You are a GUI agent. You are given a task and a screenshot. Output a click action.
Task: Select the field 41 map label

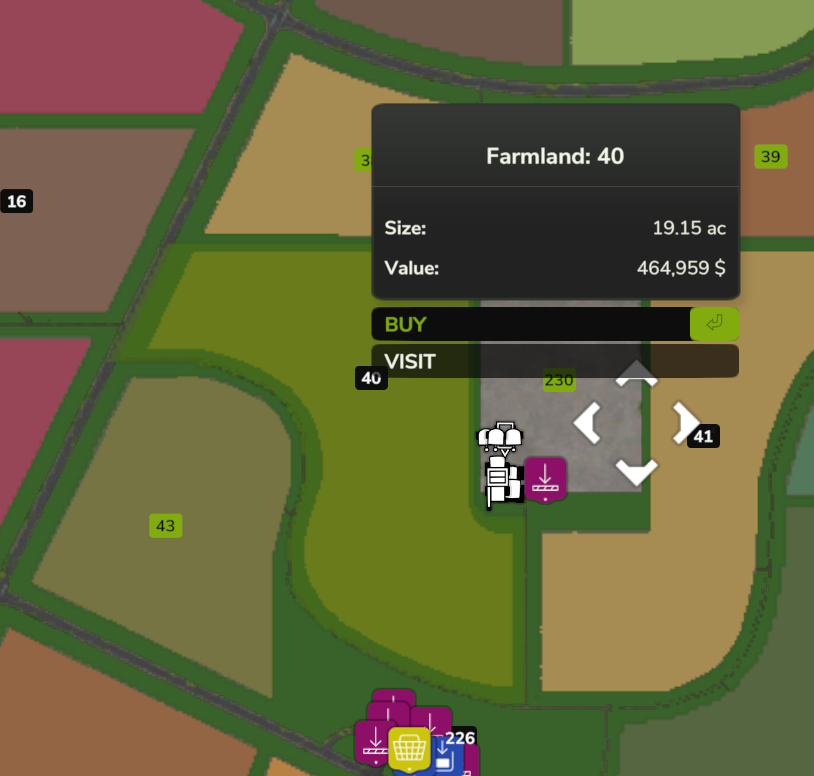(704, 436)
